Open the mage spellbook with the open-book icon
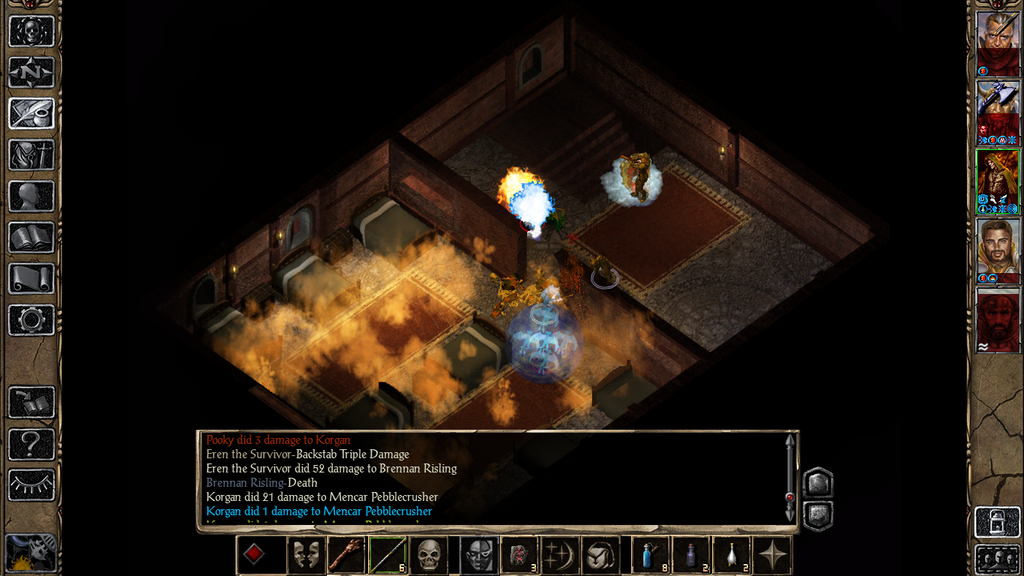 [31, 237]
